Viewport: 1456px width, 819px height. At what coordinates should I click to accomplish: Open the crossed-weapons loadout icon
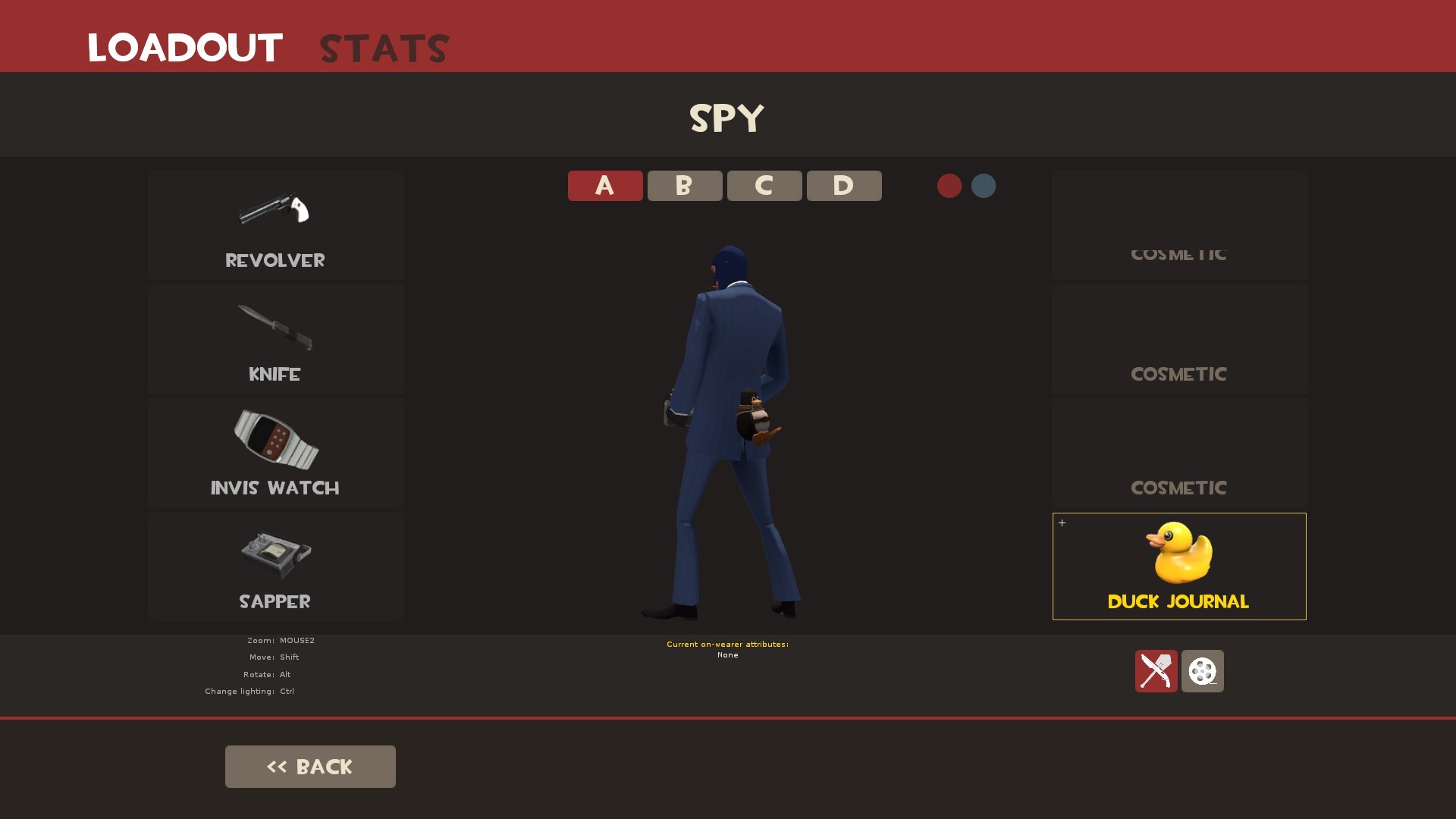(x=1156, y=672)
